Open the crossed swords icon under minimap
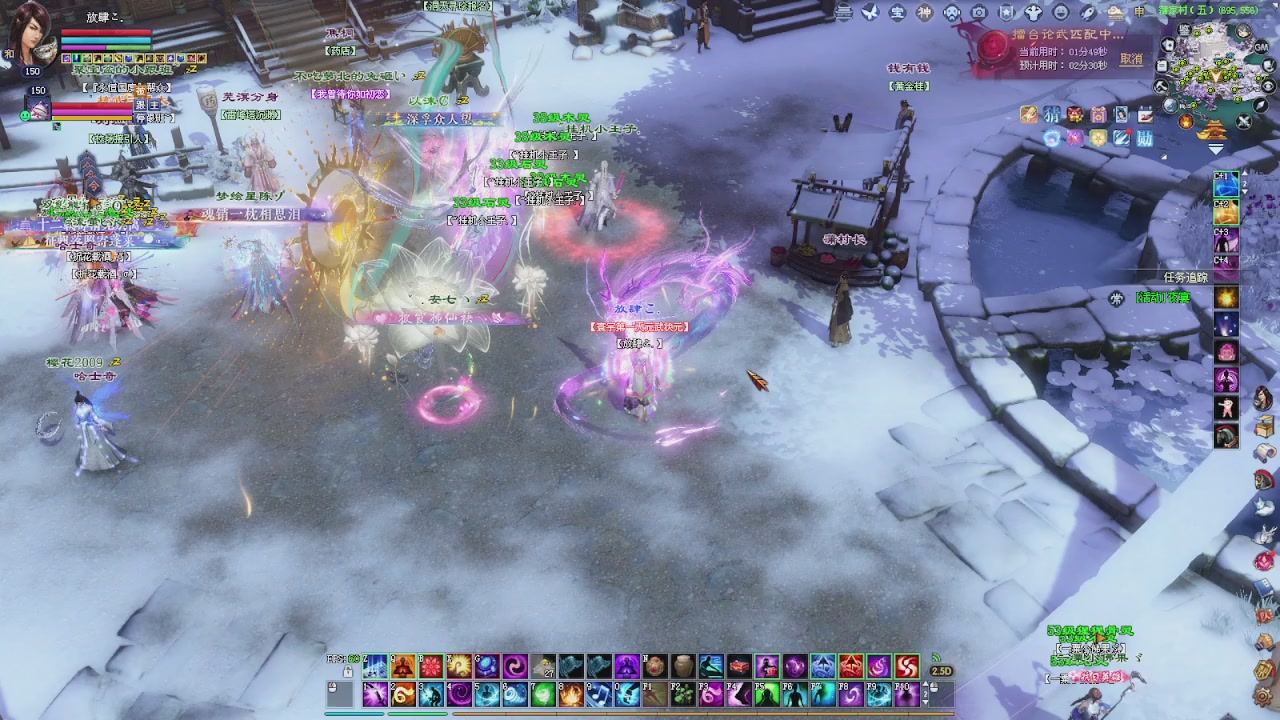 [1243, 122]
